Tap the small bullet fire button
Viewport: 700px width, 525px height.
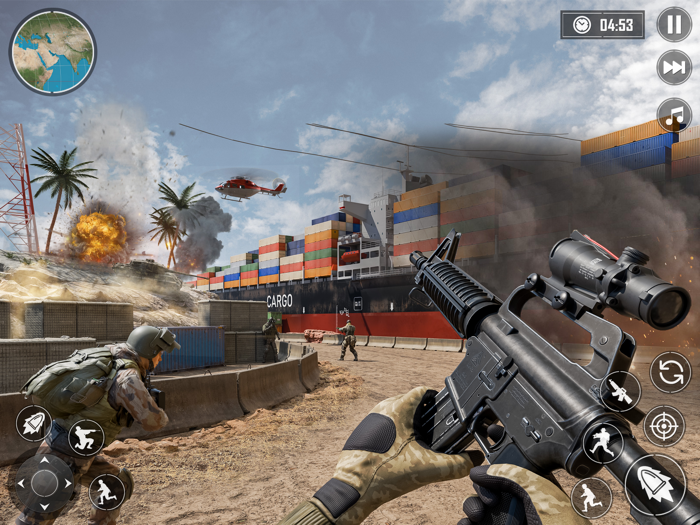(x=33, y=424)
